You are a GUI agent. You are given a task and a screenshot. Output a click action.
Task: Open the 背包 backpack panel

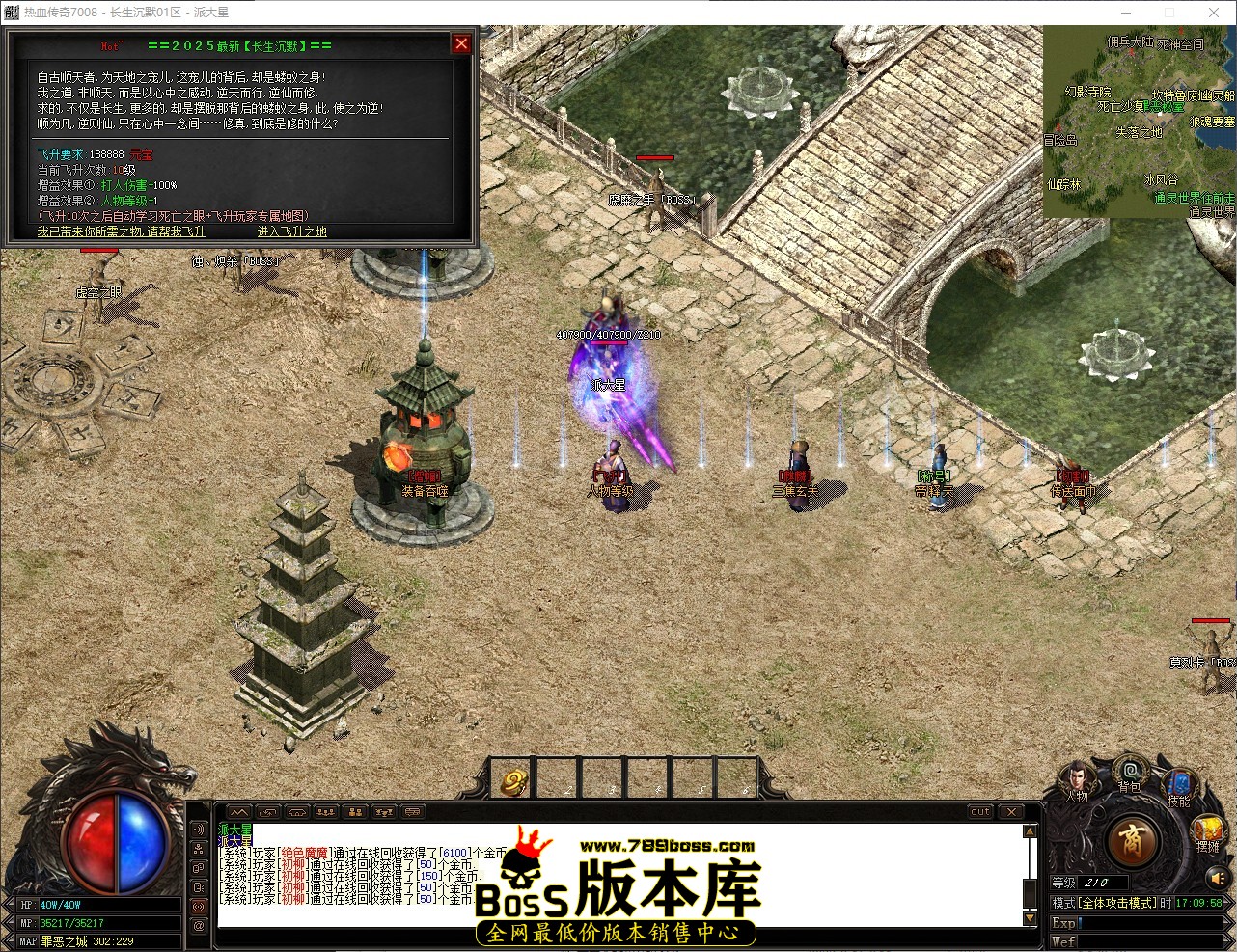(x=1129, y=772)
